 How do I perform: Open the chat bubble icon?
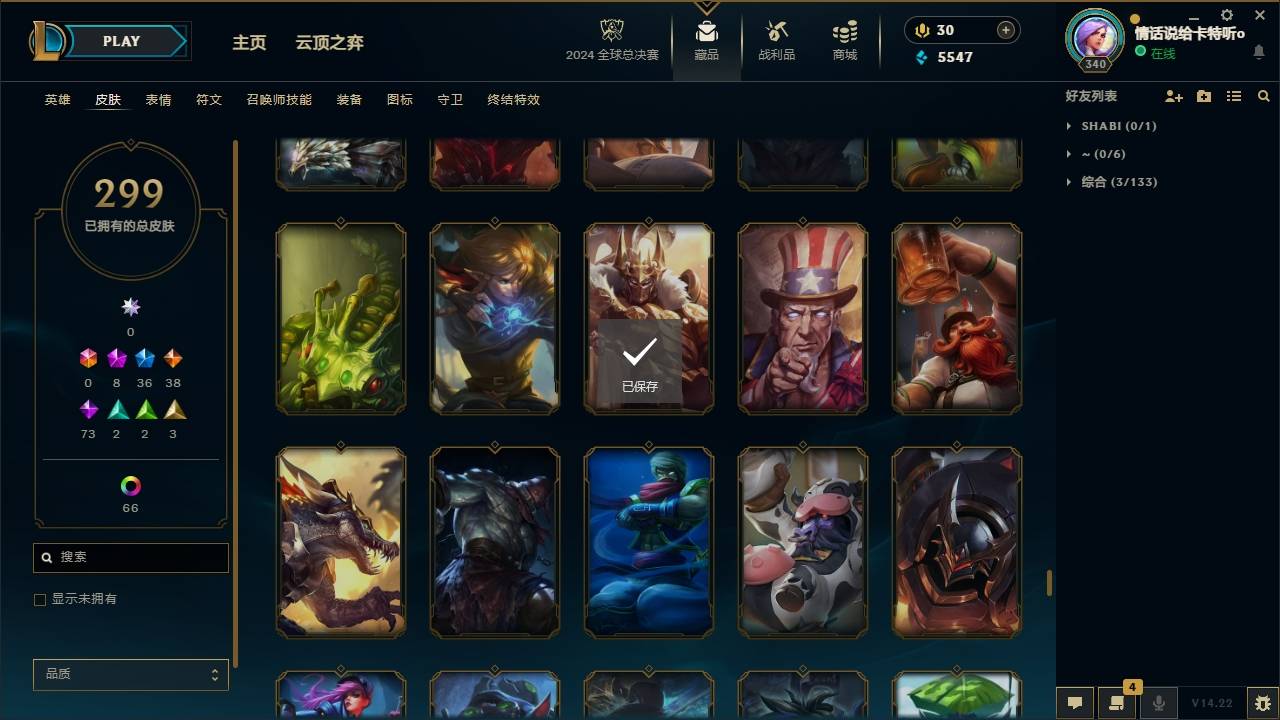point(1075,702)
